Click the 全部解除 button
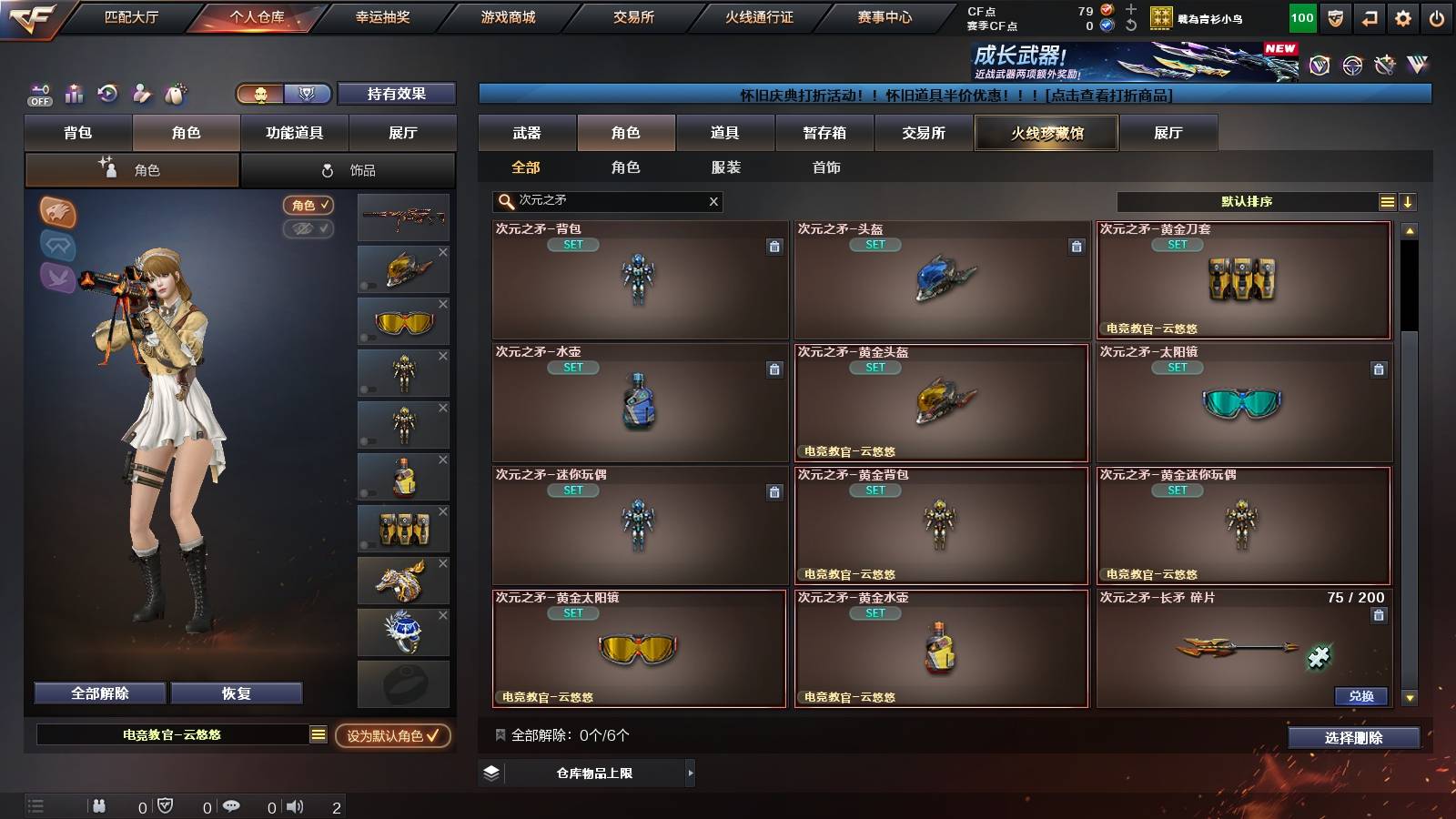Viewport: 1456px width, 819px height. (x=97, y=693)
